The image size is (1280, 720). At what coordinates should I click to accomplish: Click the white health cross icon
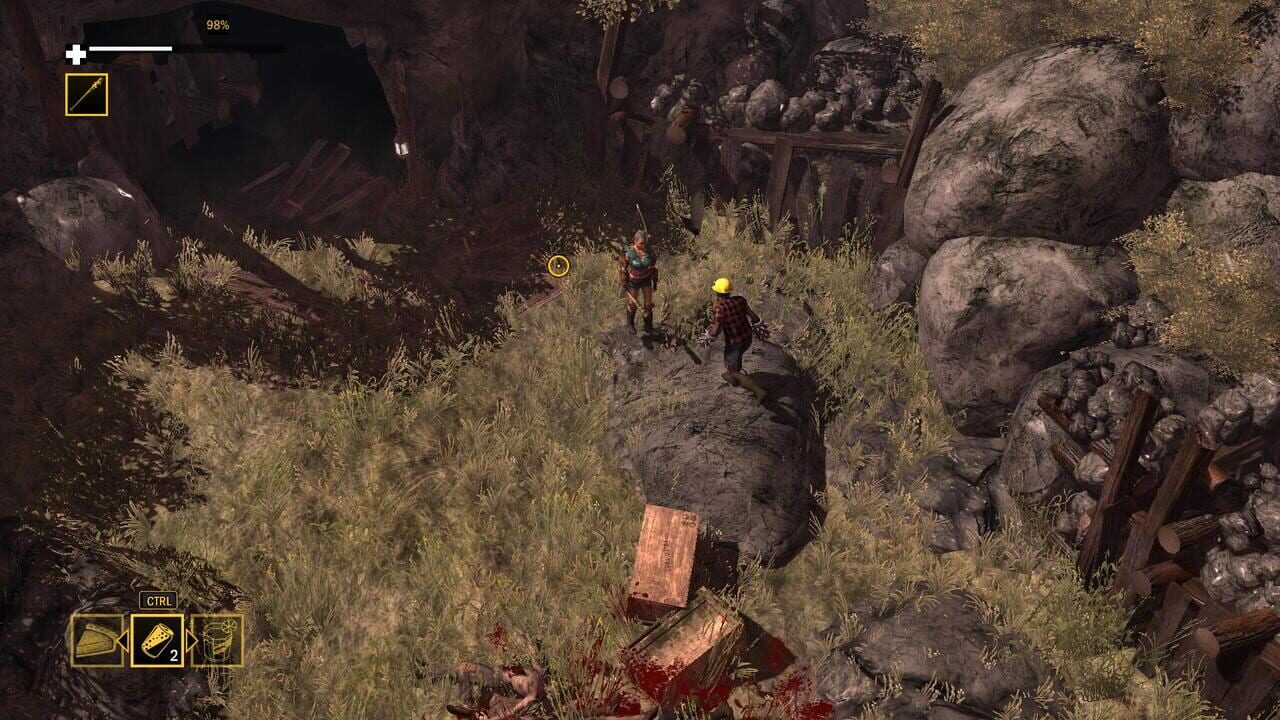[x=75, y=55]
